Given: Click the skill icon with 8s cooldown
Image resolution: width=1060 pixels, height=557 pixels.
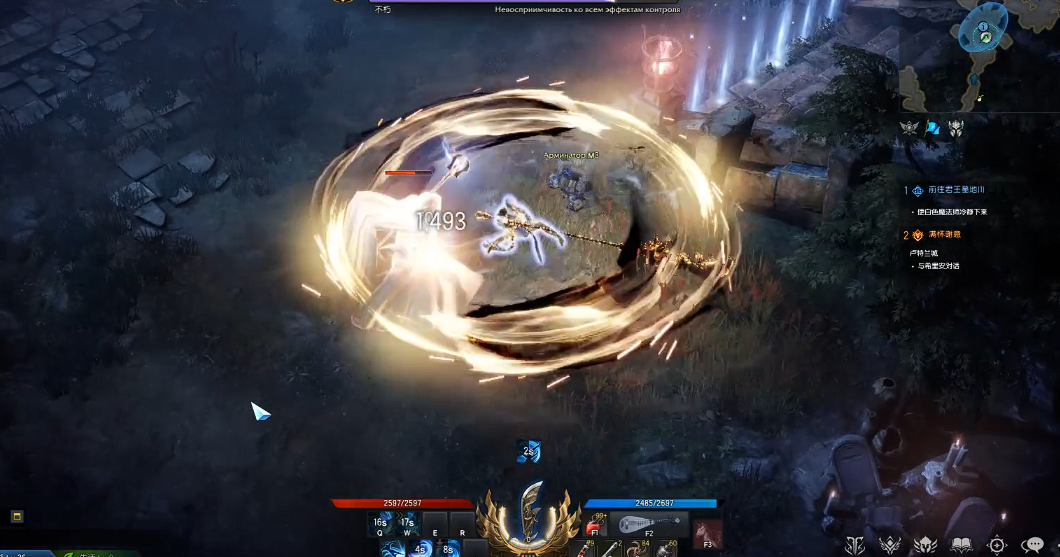Looking at the screenshot, I should pyautogui.click(x=447, y=548).
